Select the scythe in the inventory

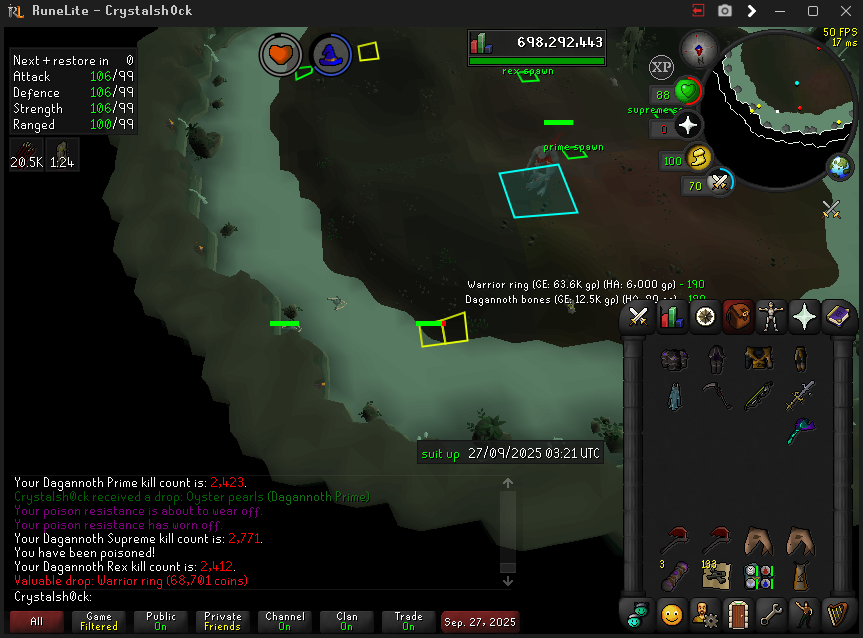tap(717, 395)
